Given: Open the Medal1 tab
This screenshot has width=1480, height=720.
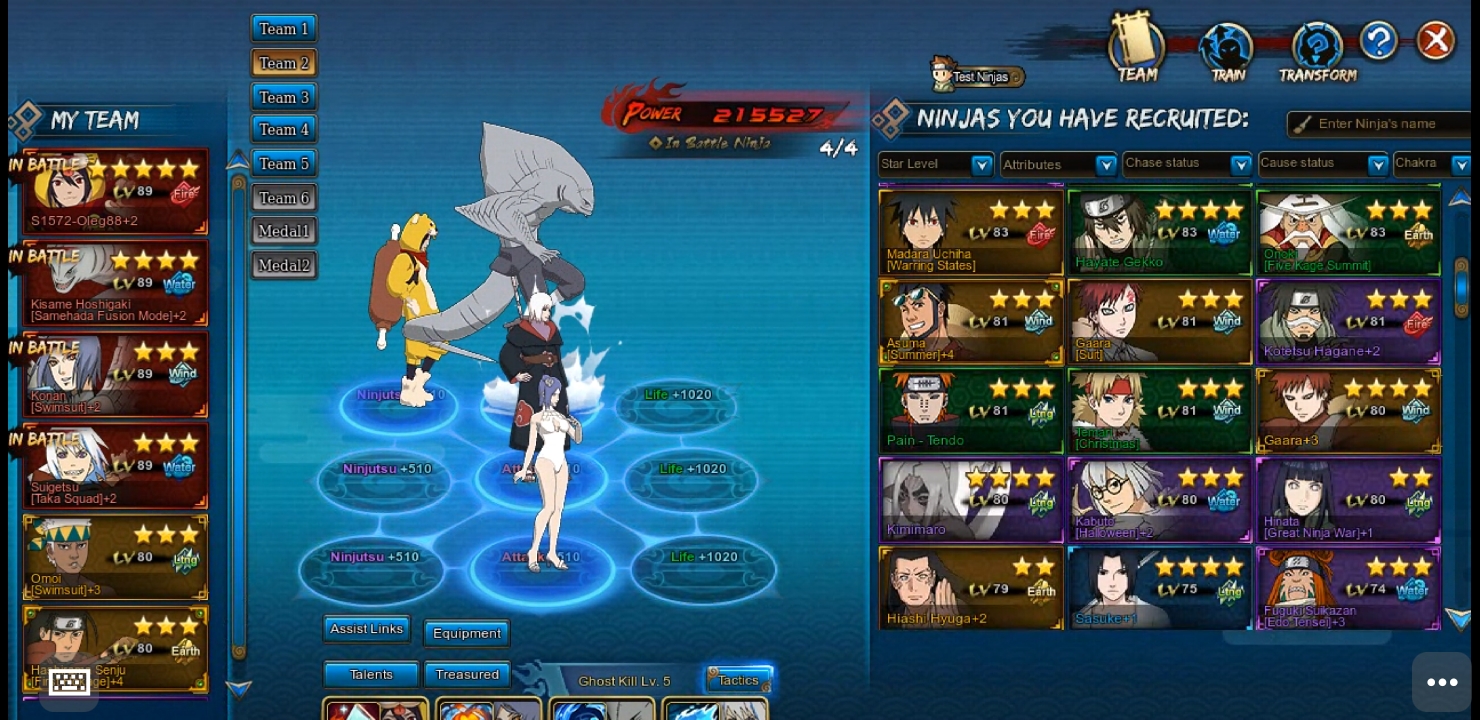Looking at the screenshot, I should coord(284,231).
